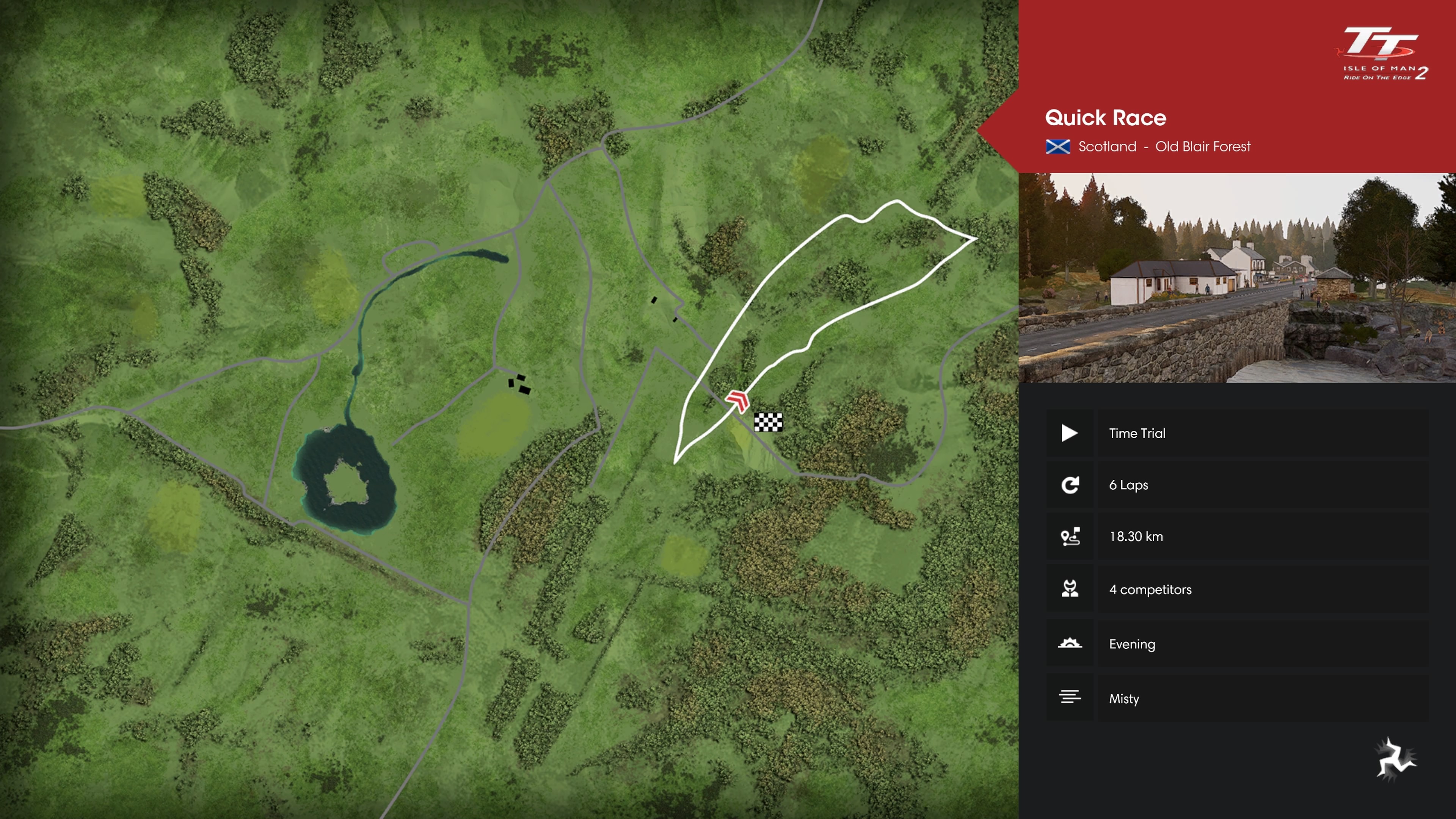Screen dimensions: 1456x819
Task: Click the Old Blair Forest track preview image
Action: click(1237, 278)
